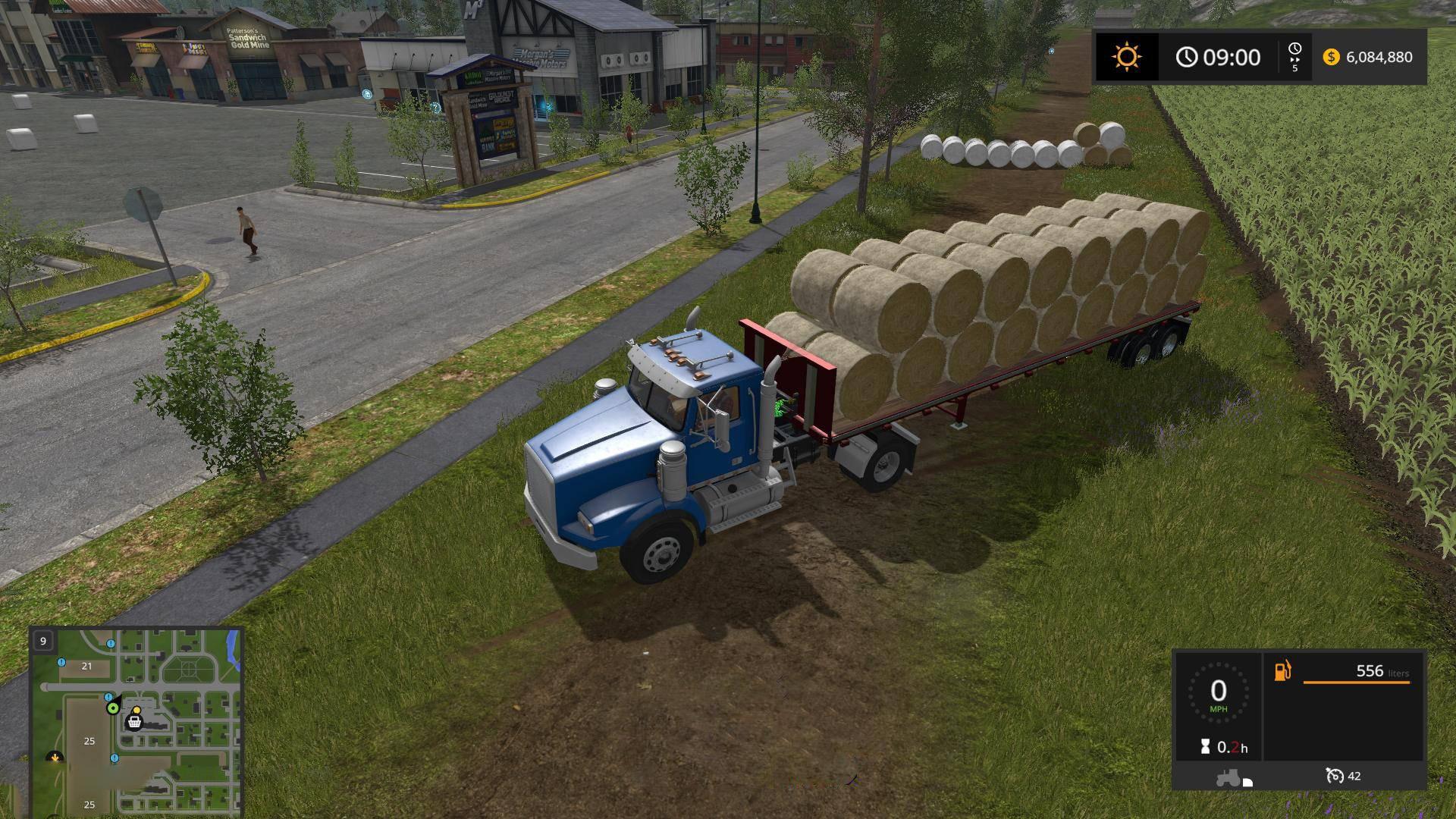Click the fuel pump icon
The width and height of the screenshot is (1456, 819).
tap(1282, 671)
